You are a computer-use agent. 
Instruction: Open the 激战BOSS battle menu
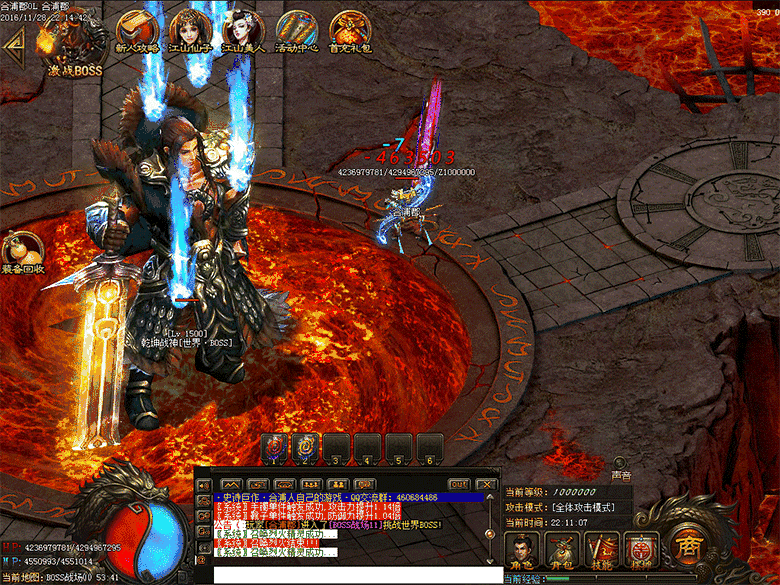(x=73, y=48)
